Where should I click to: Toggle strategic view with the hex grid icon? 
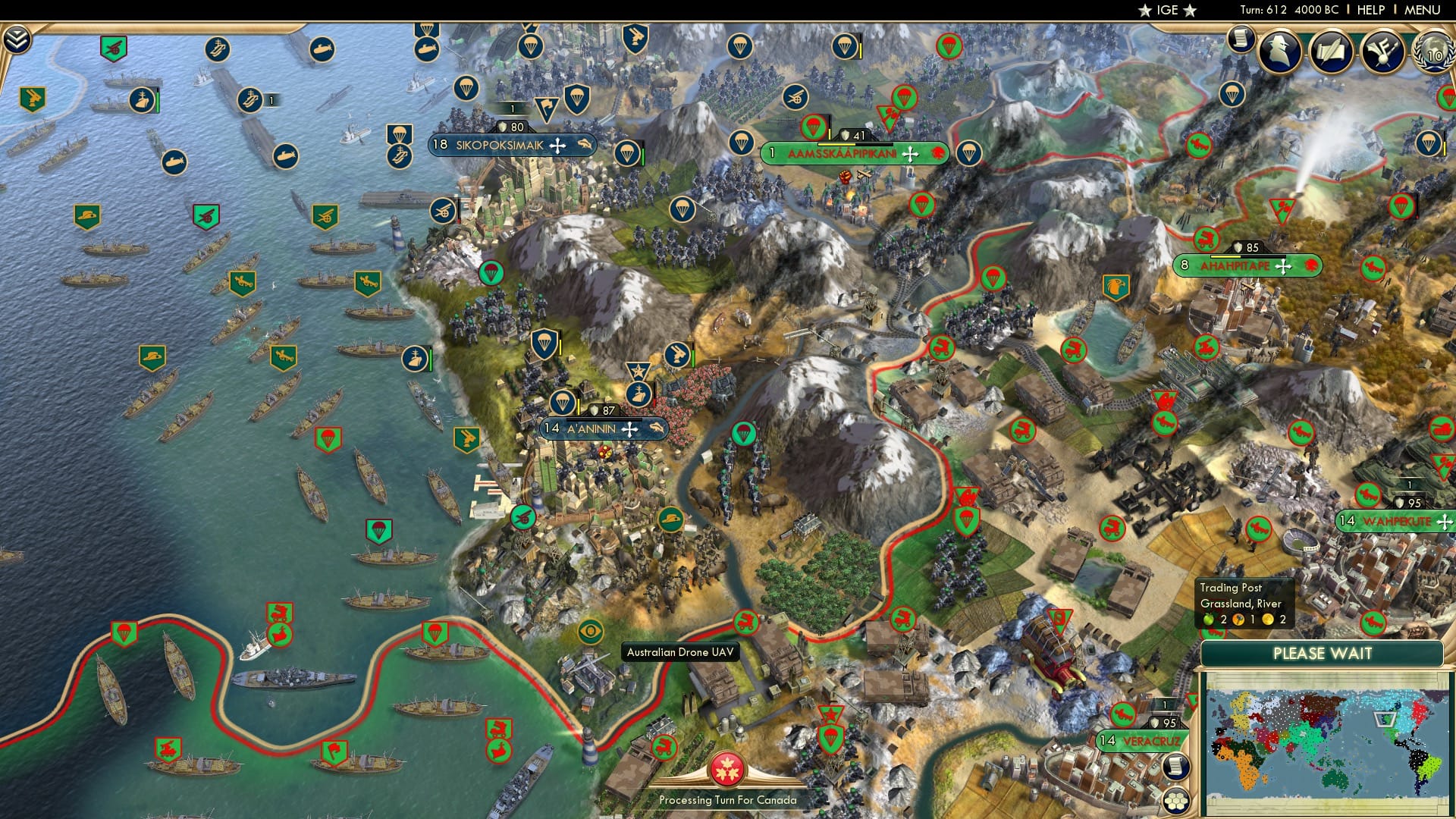(1175, 801)
